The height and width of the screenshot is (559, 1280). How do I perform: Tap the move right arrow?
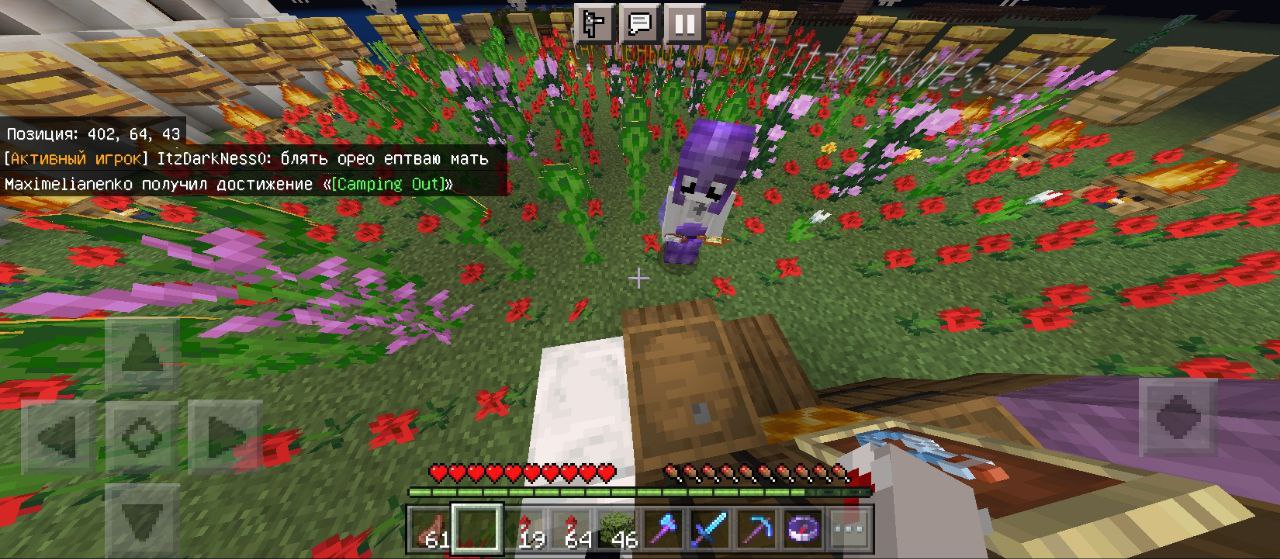[x=224, y=437]
